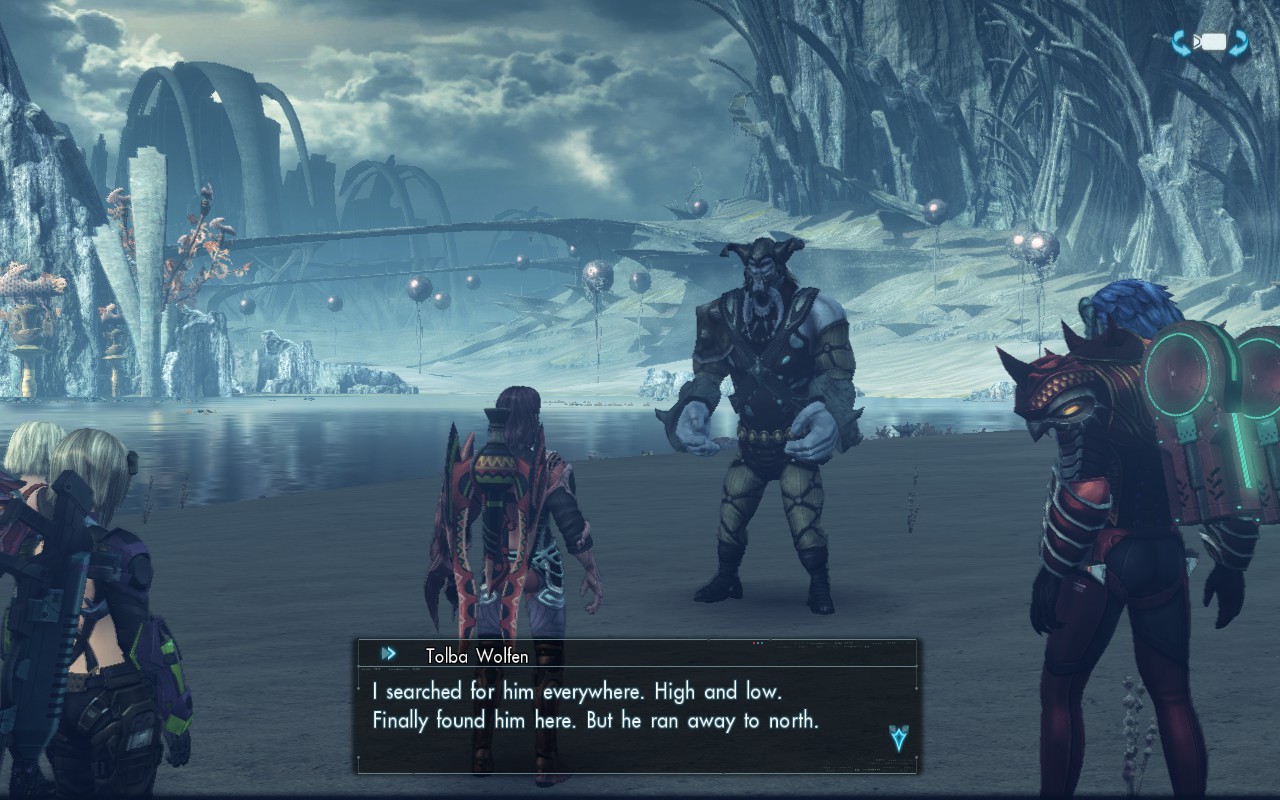The height and width of the screenshot is (800, 1280).
Task: Select the camera rotation icon
Action: click(1211, 43)
